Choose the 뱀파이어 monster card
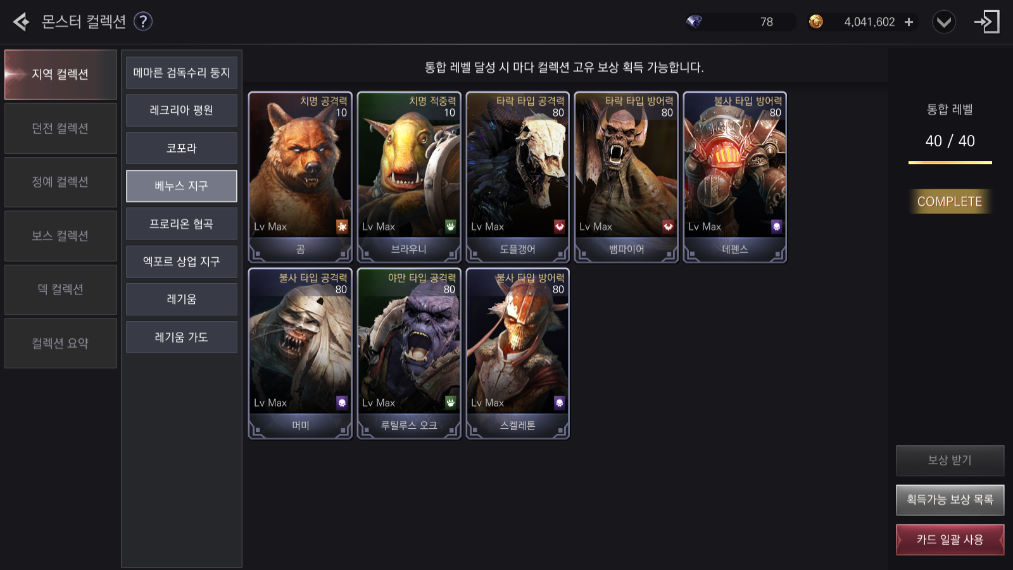Viewport: 1013px width, 570px height. tap(626, 177)
